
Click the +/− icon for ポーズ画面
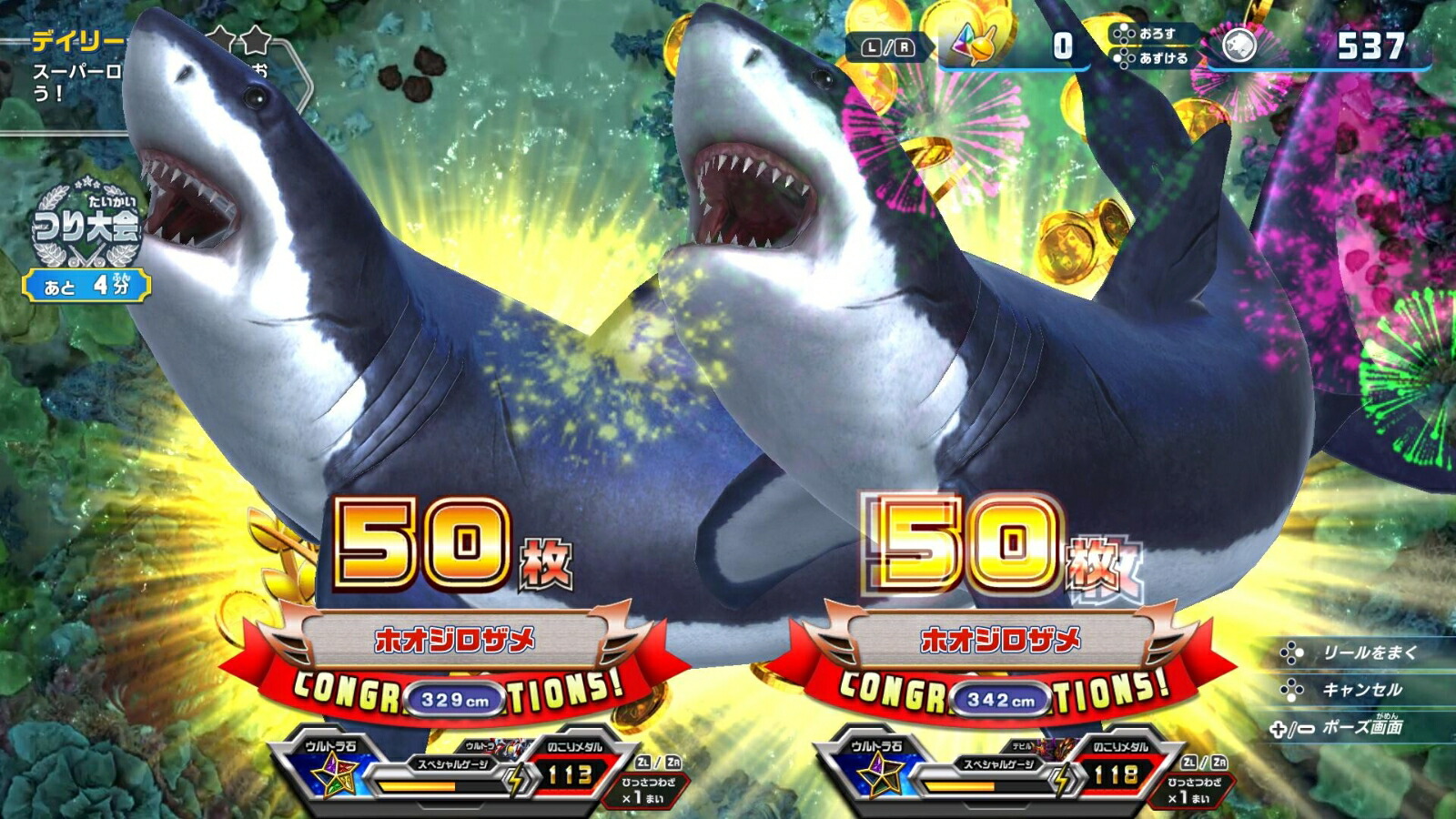tap(1291, 730)
